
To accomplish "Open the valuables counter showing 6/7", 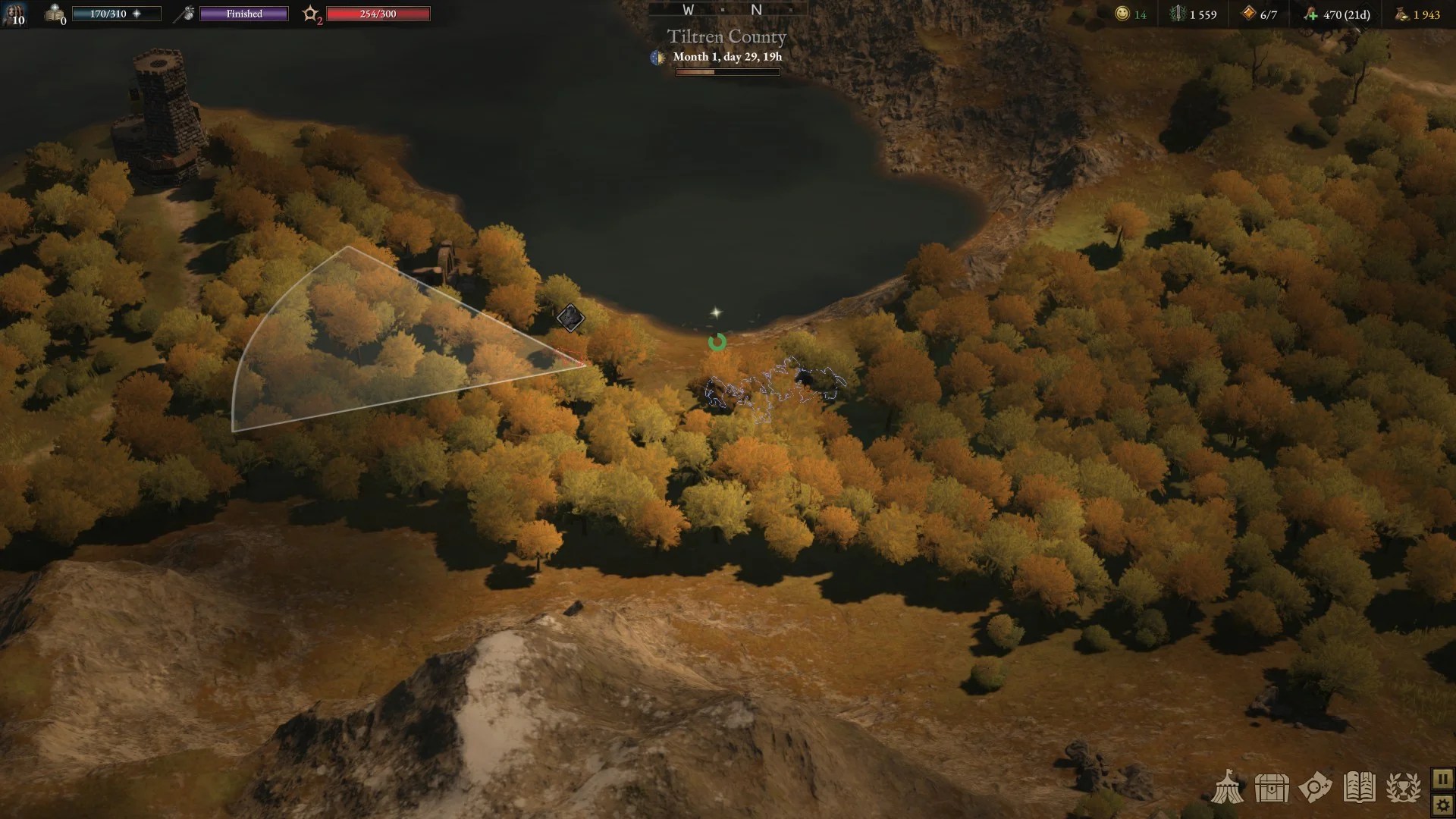I will coord(1248,14).
